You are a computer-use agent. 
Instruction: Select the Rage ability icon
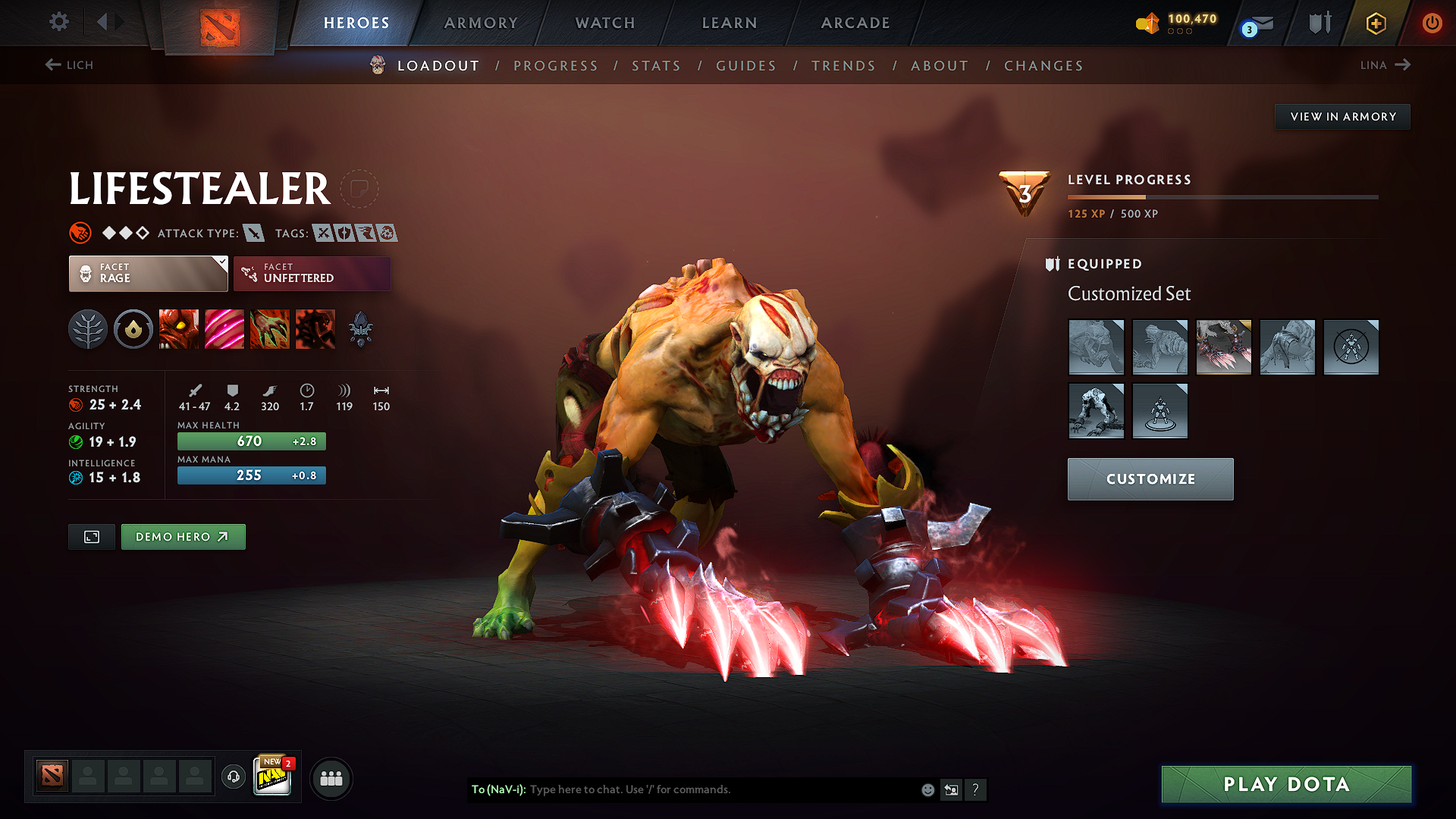[x=179, y=329]
